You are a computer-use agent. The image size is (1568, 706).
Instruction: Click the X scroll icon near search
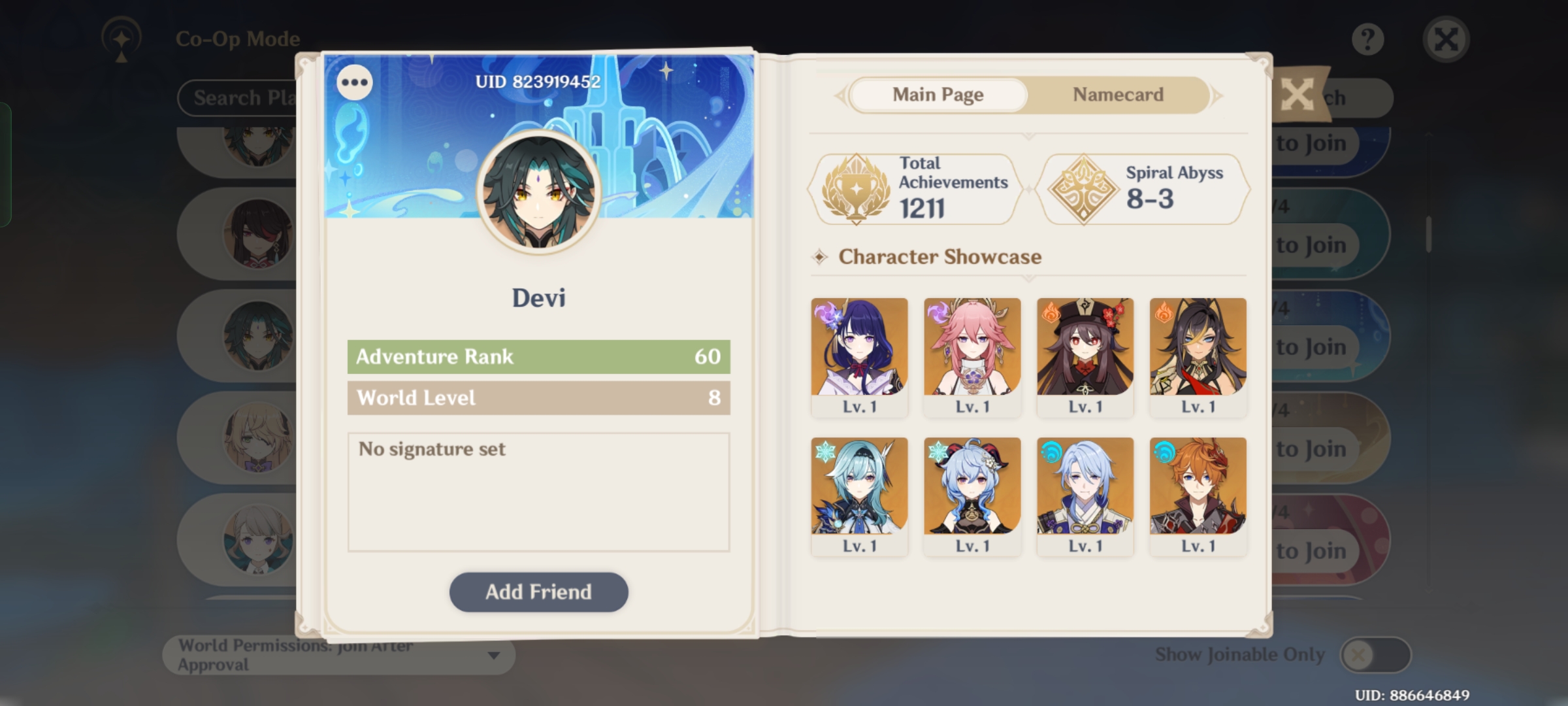point(1299,95)
